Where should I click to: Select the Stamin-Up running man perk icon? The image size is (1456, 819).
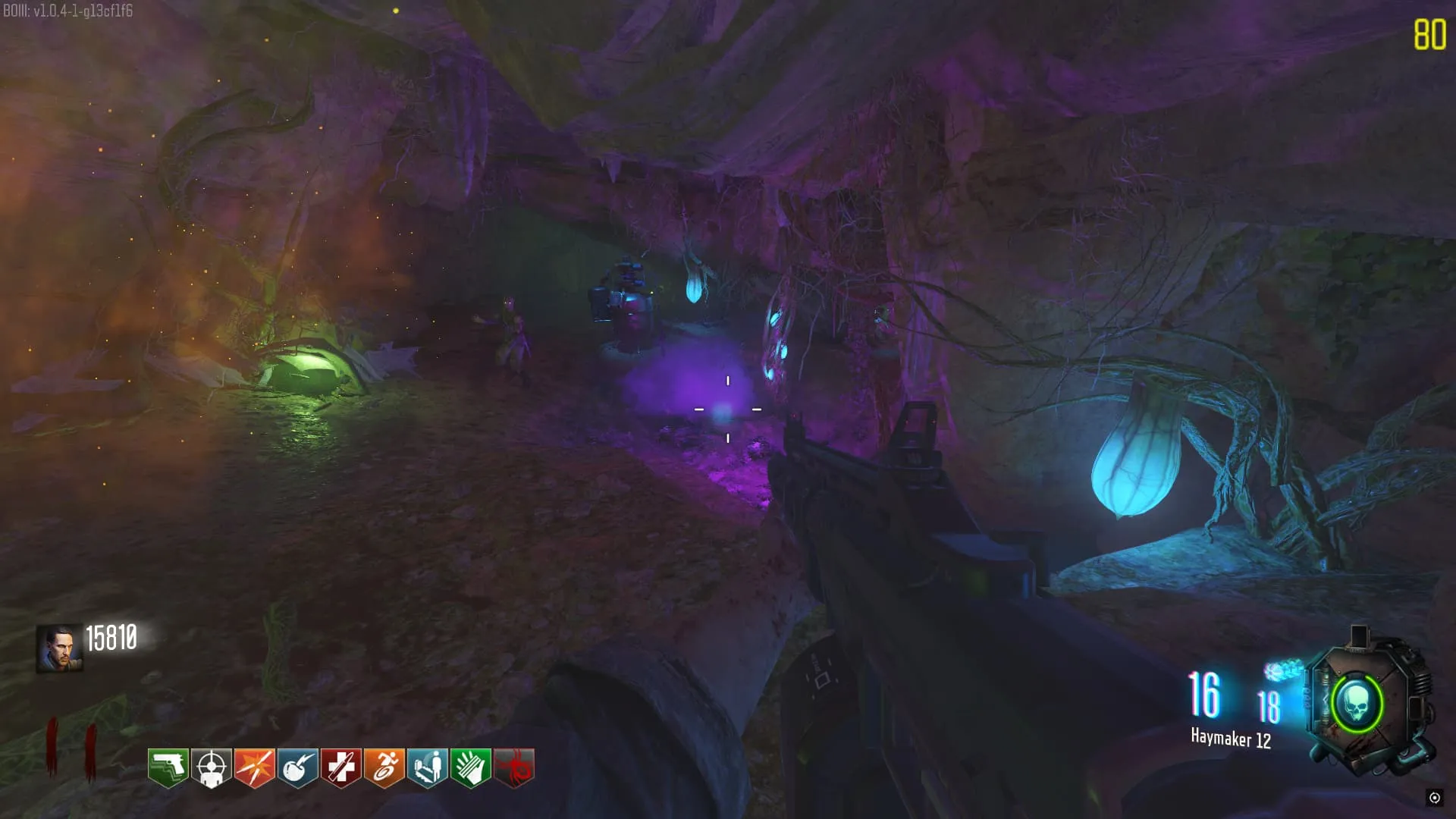click(384, 767)
